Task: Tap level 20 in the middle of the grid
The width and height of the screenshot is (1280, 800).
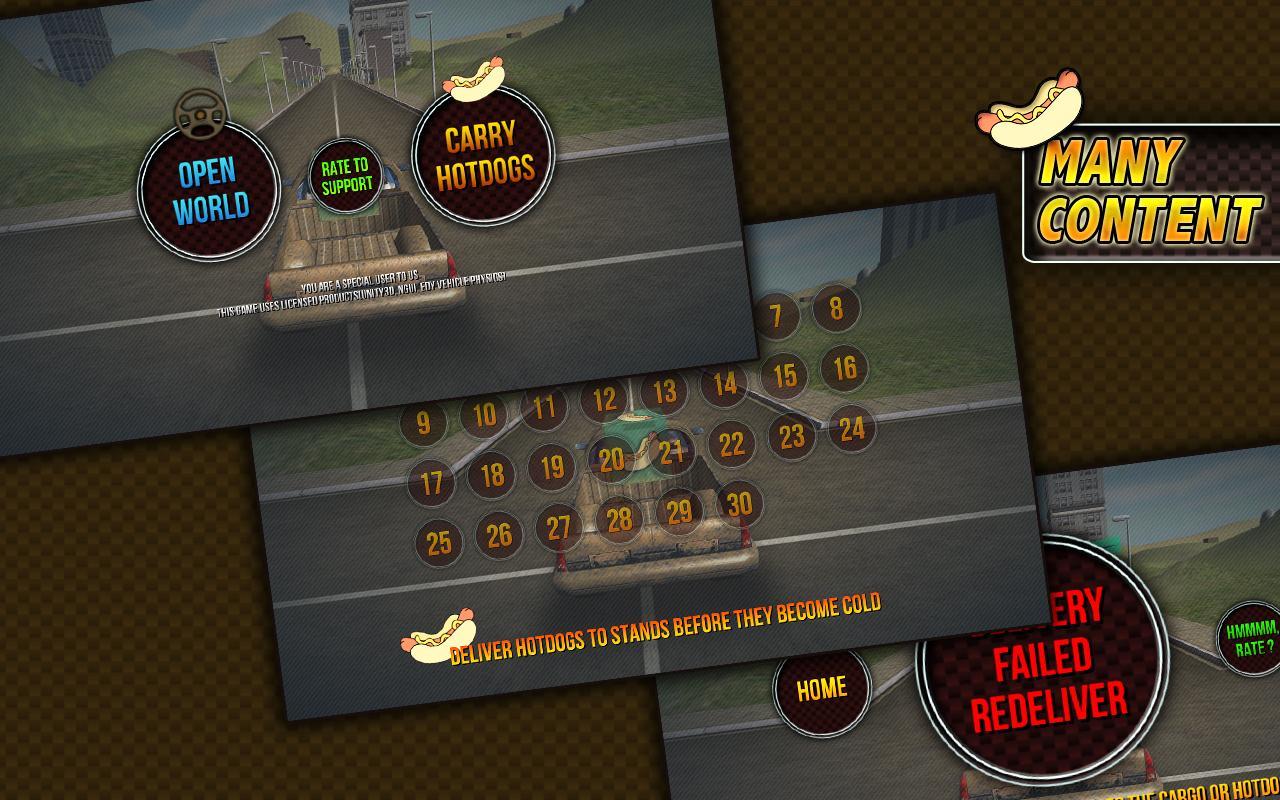Action: coord(612,460)
